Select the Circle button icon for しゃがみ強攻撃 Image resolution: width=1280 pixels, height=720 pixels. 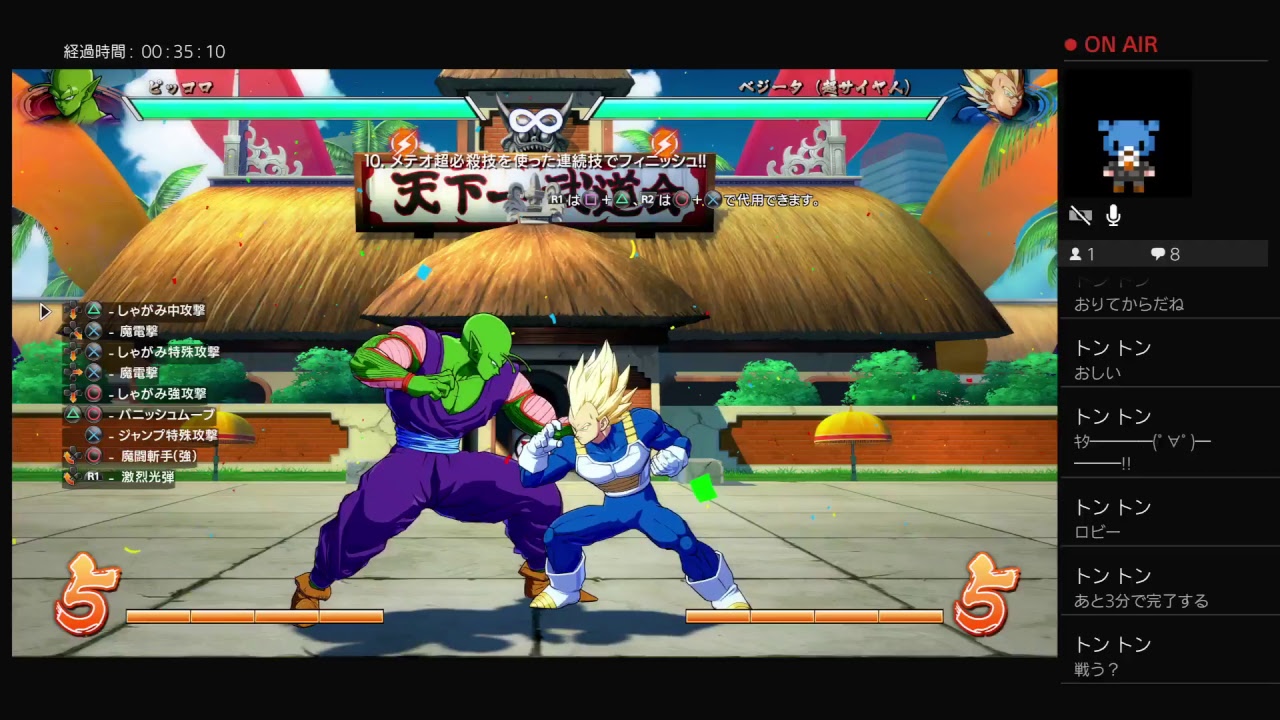[x=93, y=392]
